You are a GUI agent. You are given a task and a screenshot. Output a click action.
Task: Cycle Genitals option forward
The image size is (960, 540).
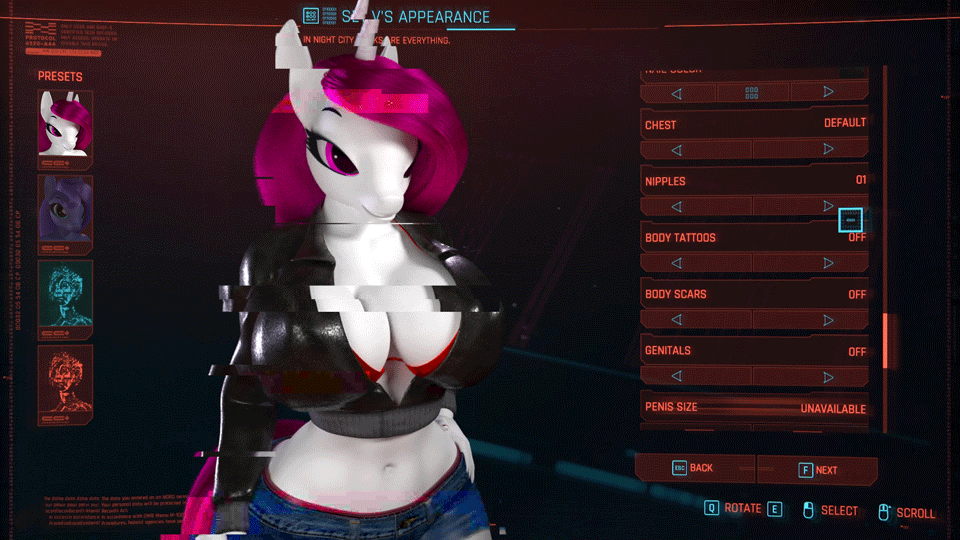click(x=828, y=377)
